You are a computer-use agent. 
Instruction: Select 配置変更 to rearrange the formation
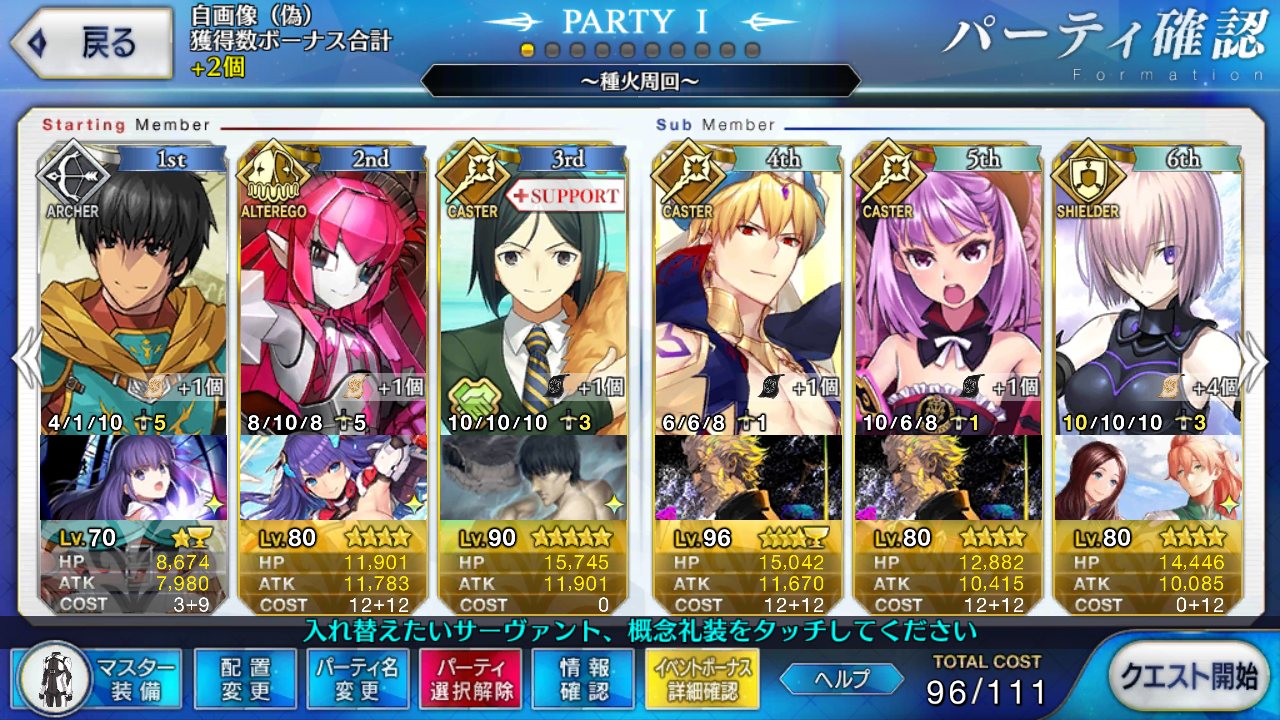[245, 678]
